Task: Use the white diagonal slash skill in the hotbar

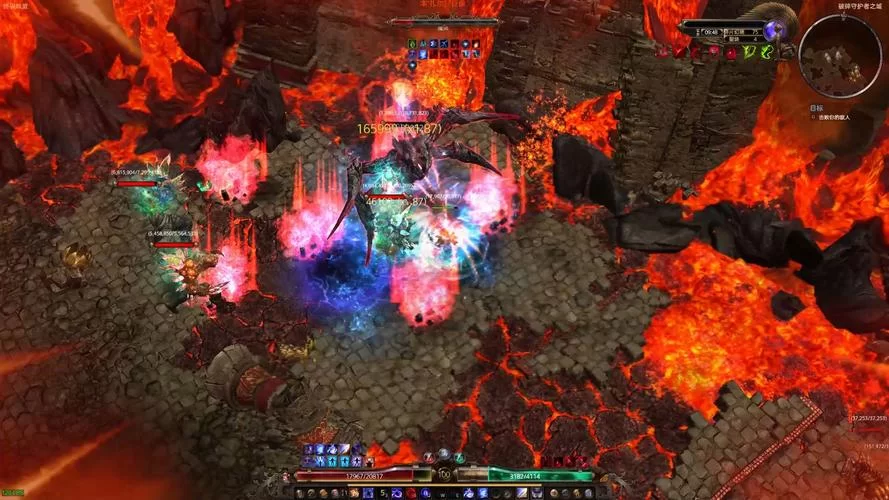Action: point(522,492)
